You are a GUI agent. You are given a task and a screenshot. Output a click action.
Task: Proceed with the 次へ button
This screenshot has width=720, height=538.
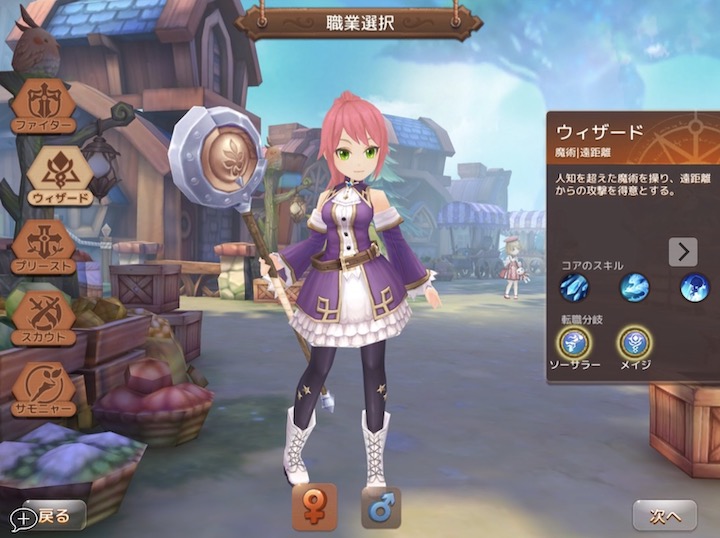[x=664, y=516]
